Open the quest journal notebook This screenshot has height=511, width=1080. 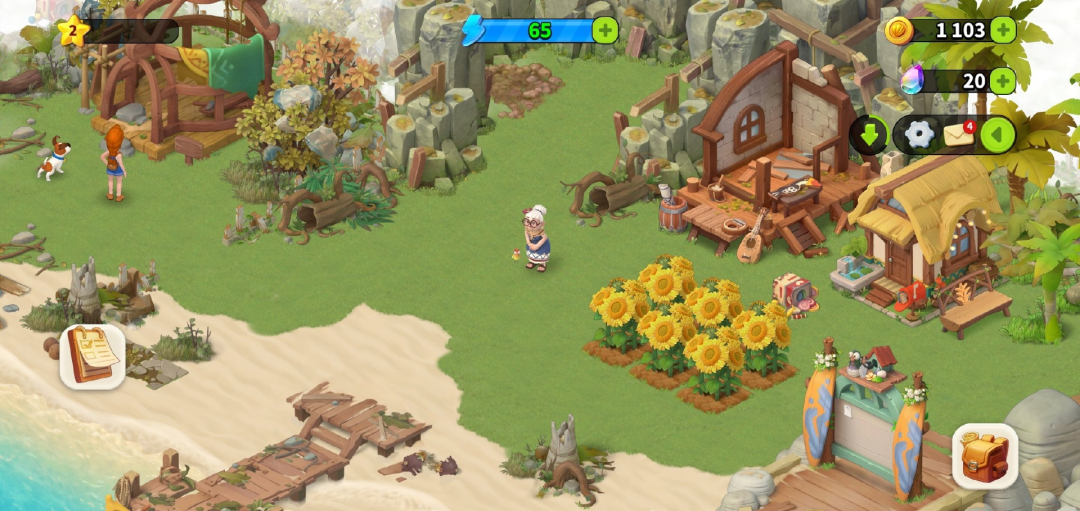(92, 356)
